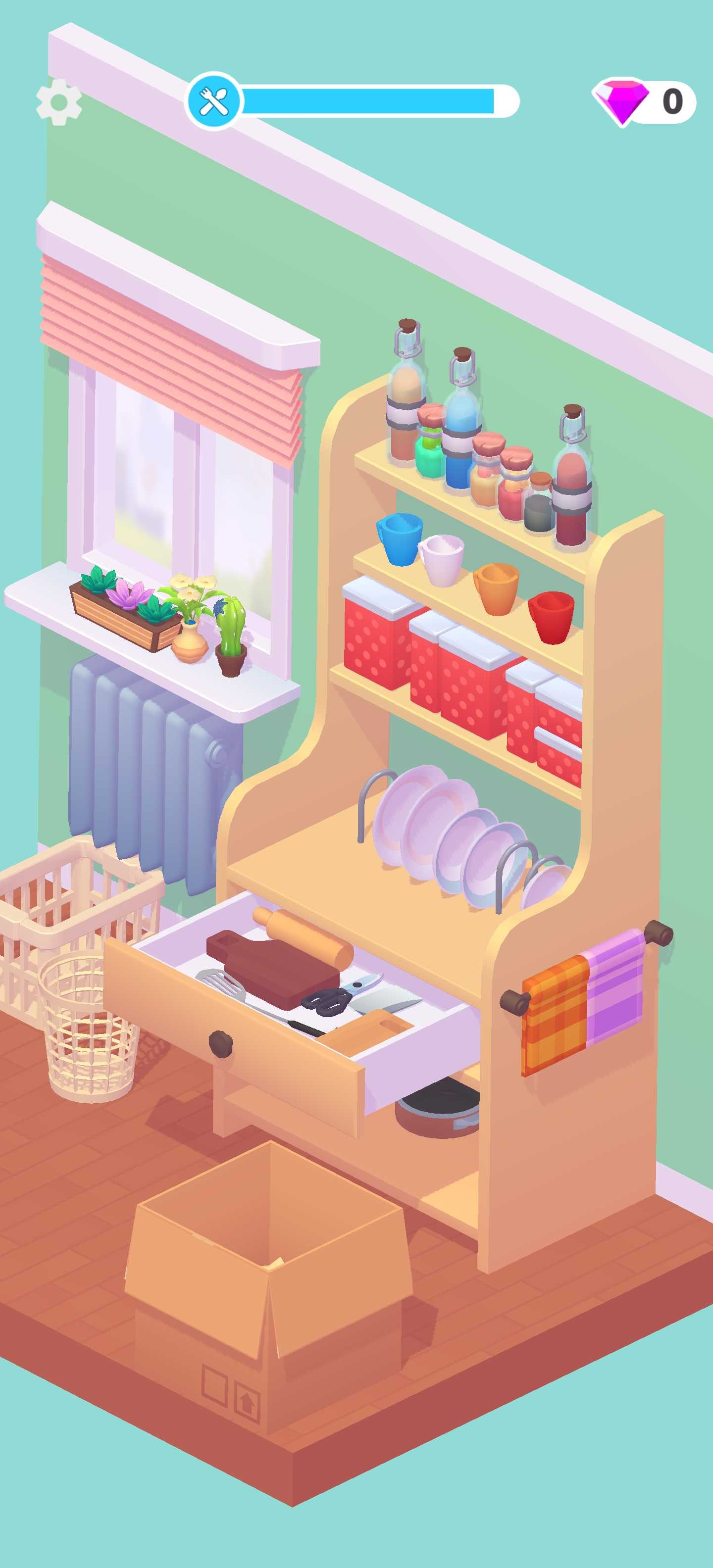Open the settings gear menu
This screenshot has width=713, height=1568.
pos(59,102)
